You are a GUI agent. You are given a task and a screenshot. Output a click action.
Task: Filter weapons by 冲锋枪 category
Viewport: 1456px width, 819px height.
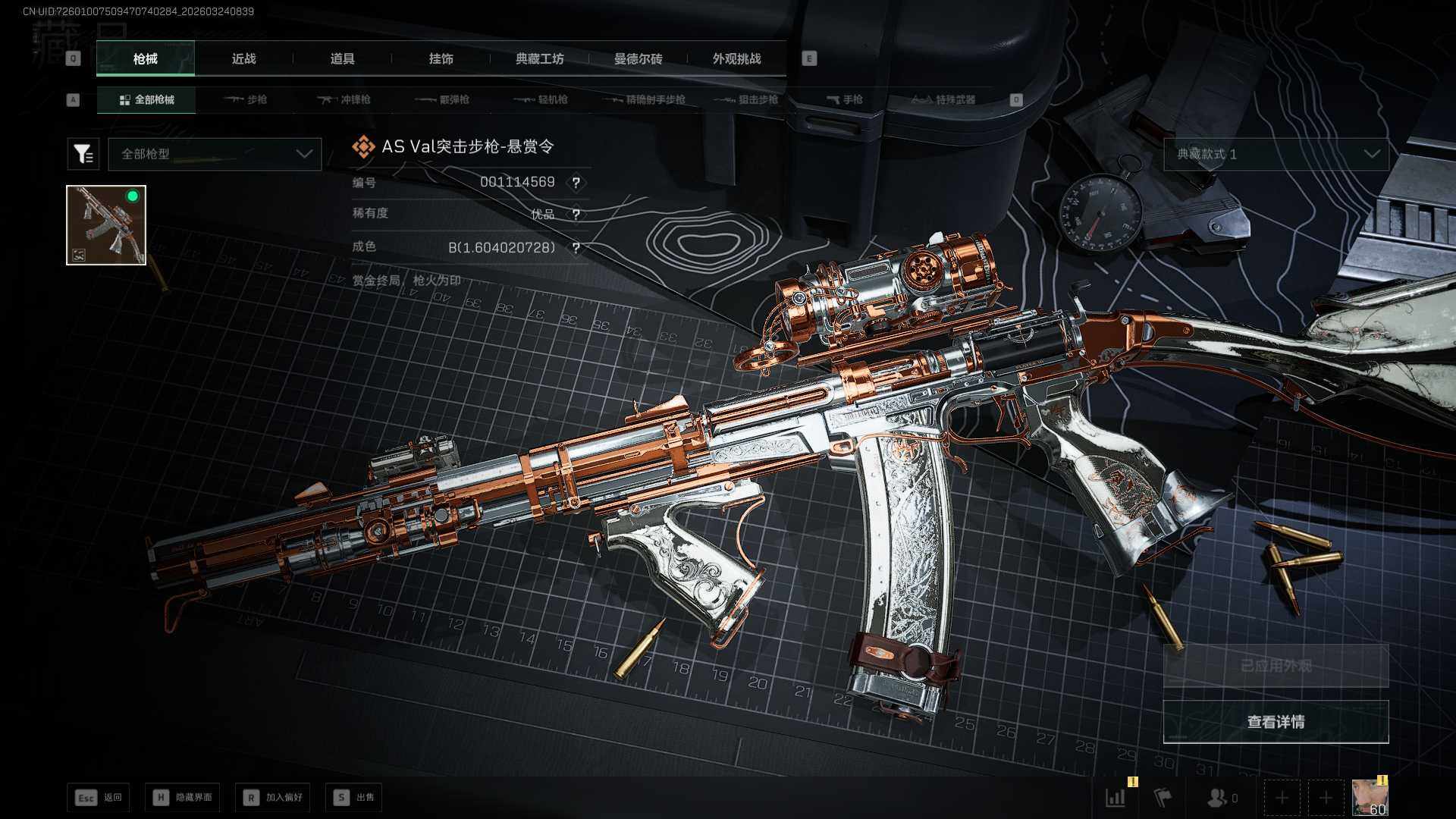coord(344,99)
